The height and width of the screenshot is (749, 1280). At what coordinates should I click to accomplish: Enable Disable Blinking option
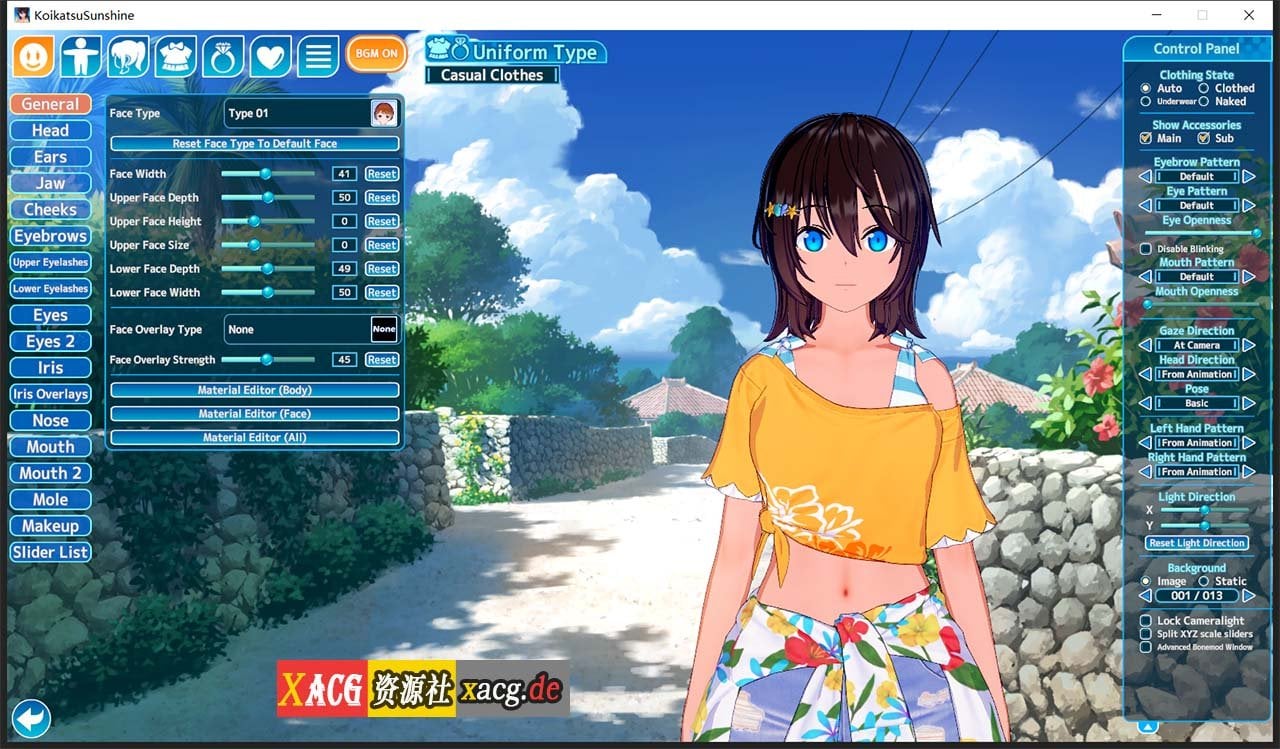pyautogui.click(x=1144, y=248)
